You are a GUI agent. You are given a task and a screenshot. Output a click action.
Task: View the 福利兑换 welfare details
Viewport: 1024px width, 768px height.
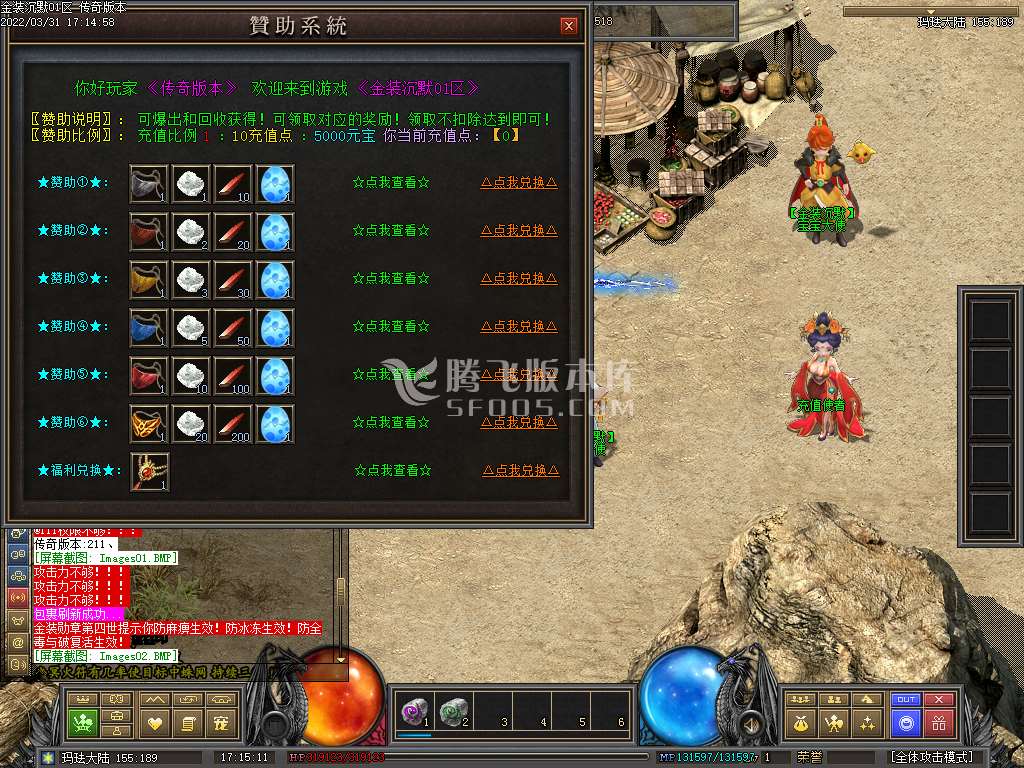click(391, 471)
